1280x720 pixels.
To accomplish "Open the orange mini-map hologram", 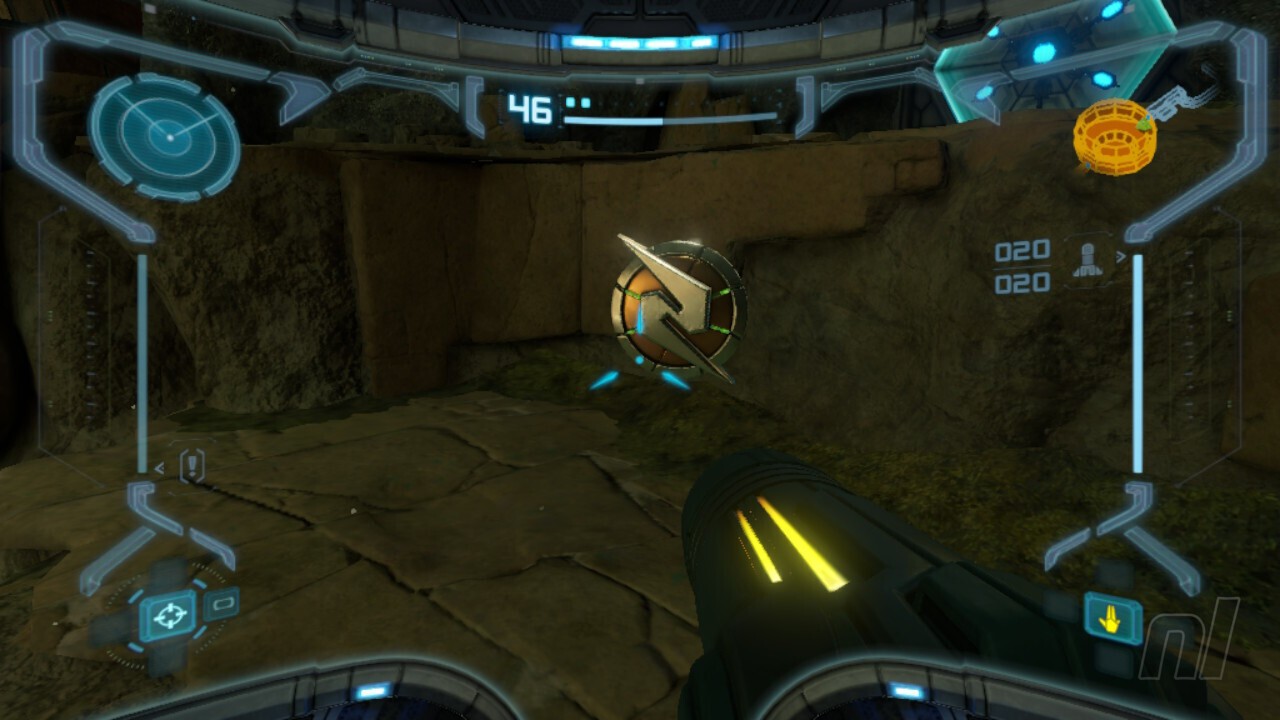I will point(1114,137).
